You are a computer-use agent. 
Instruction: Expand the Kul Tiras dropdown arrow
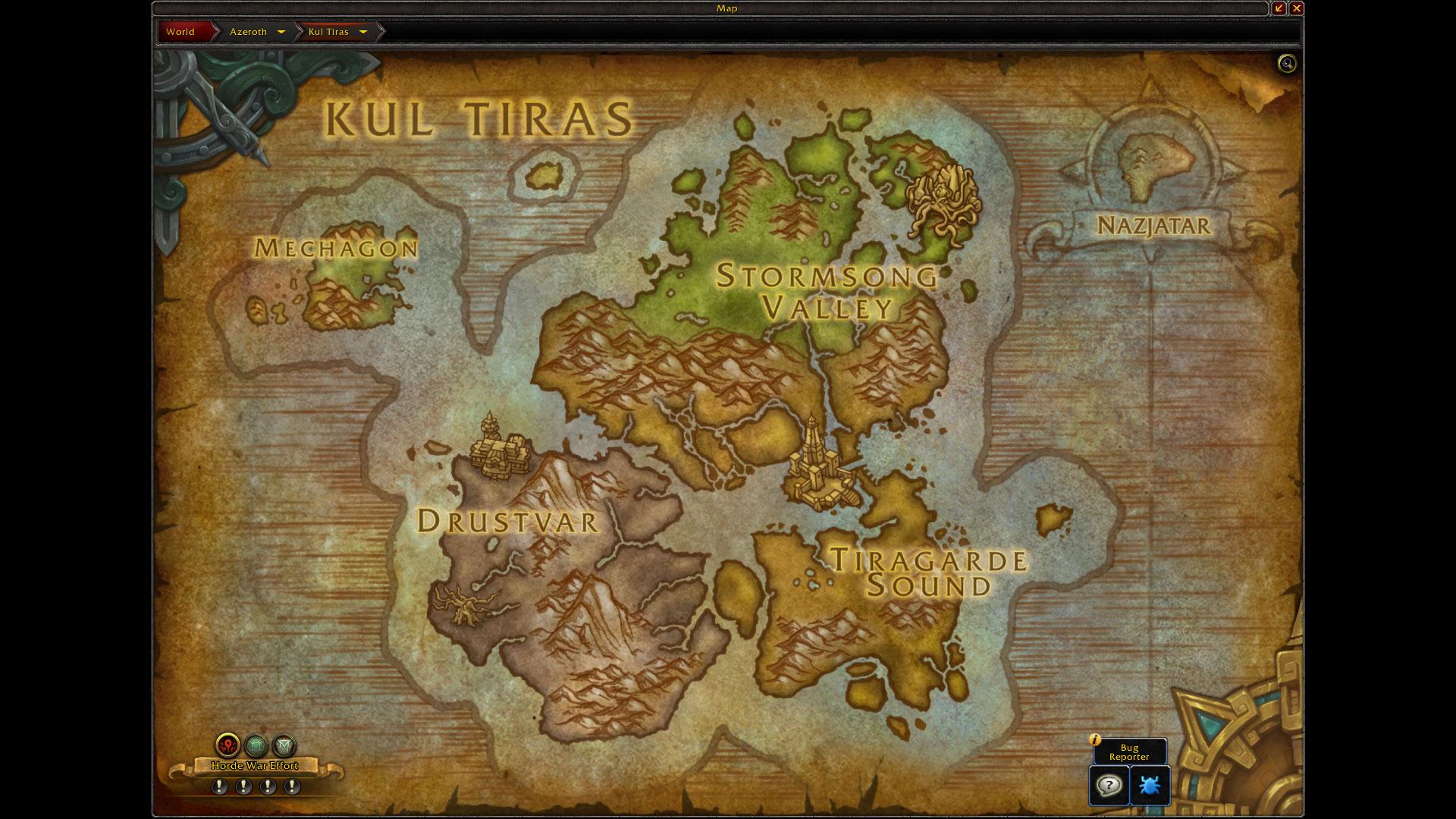click(x=363, y=32)
